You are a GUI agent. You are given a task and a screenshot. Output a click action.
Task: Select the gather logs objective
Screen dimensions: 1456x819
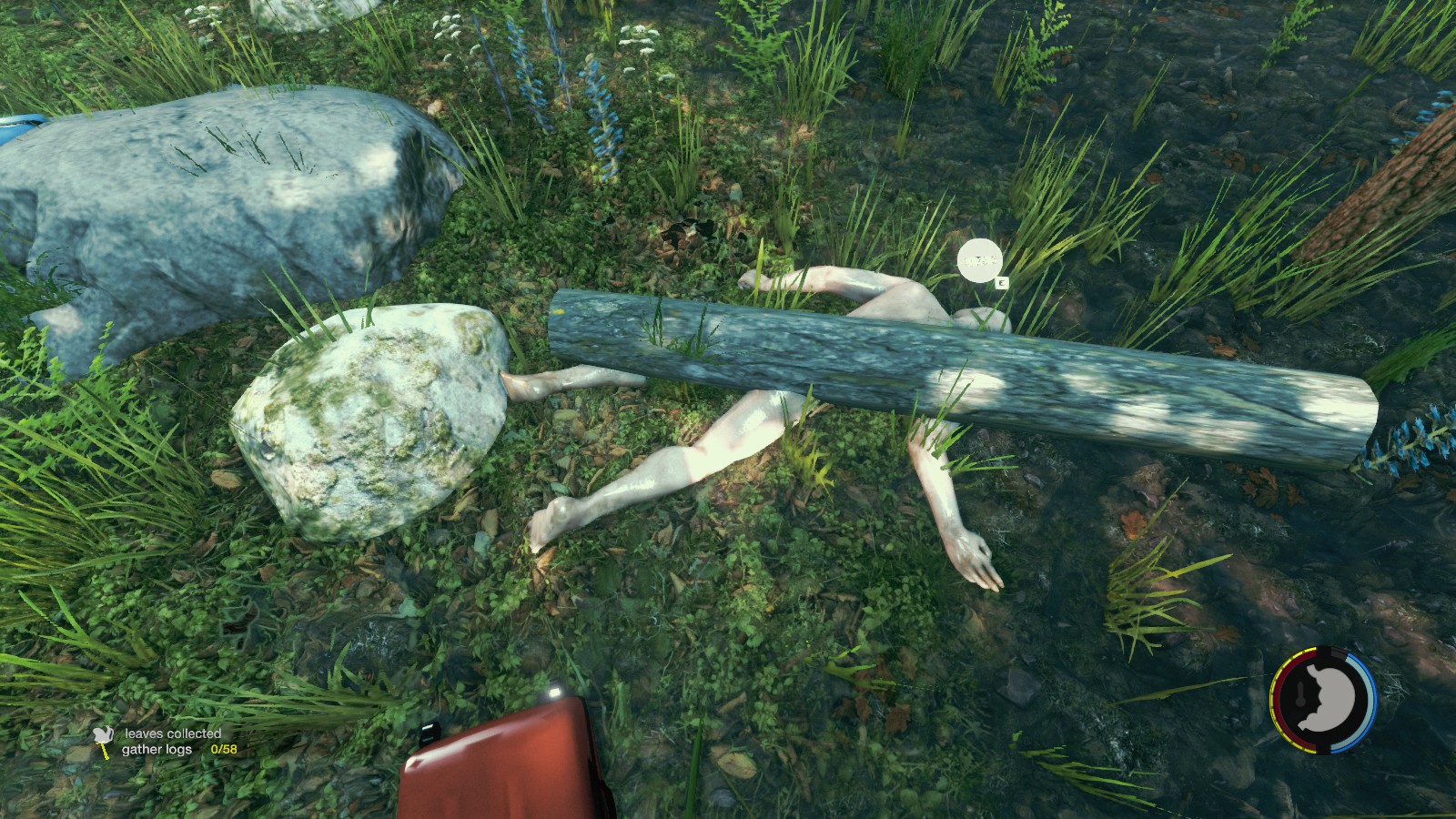tap(157, 750)
